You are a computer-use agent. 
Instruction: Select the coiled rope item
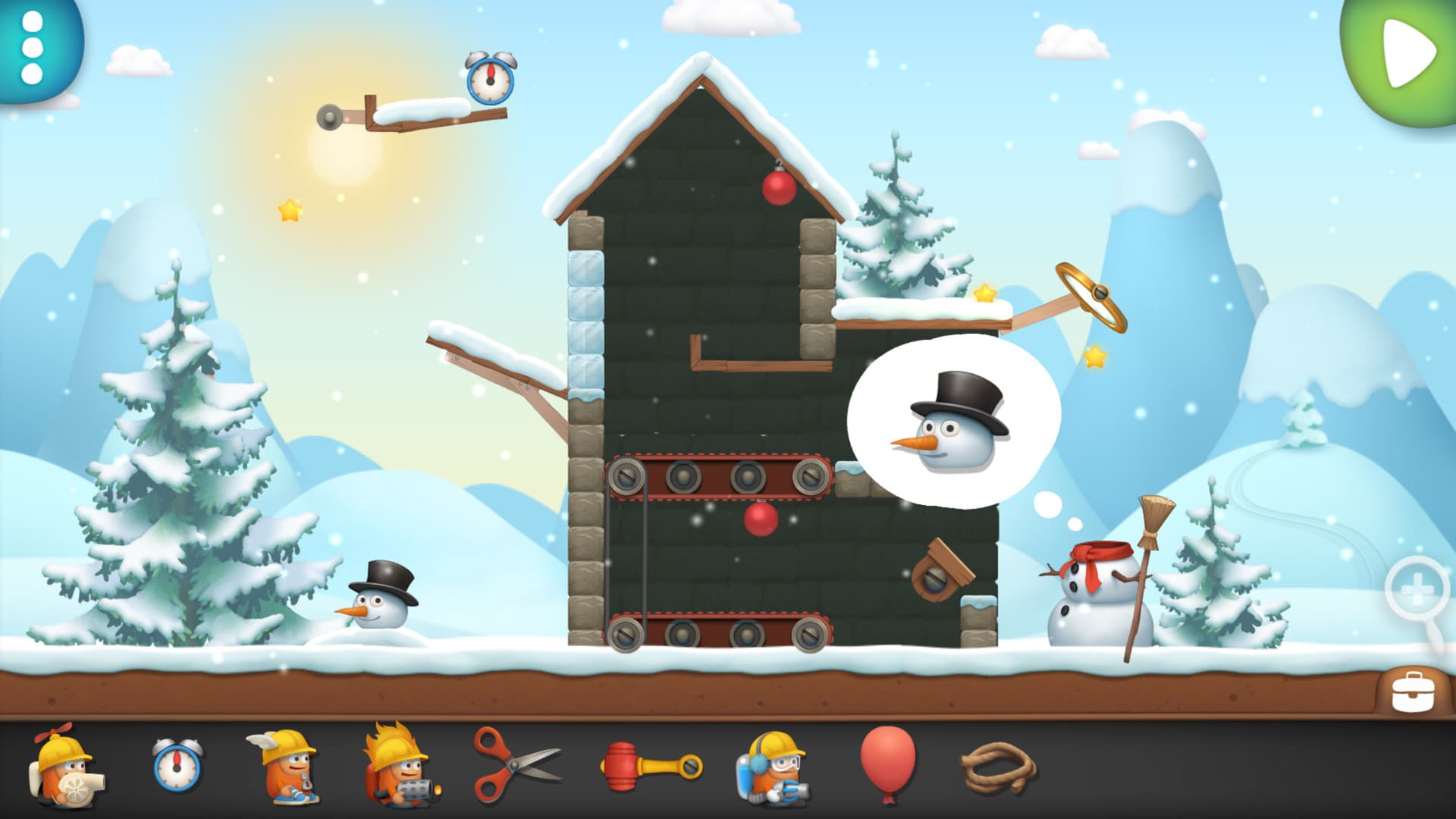999,767
